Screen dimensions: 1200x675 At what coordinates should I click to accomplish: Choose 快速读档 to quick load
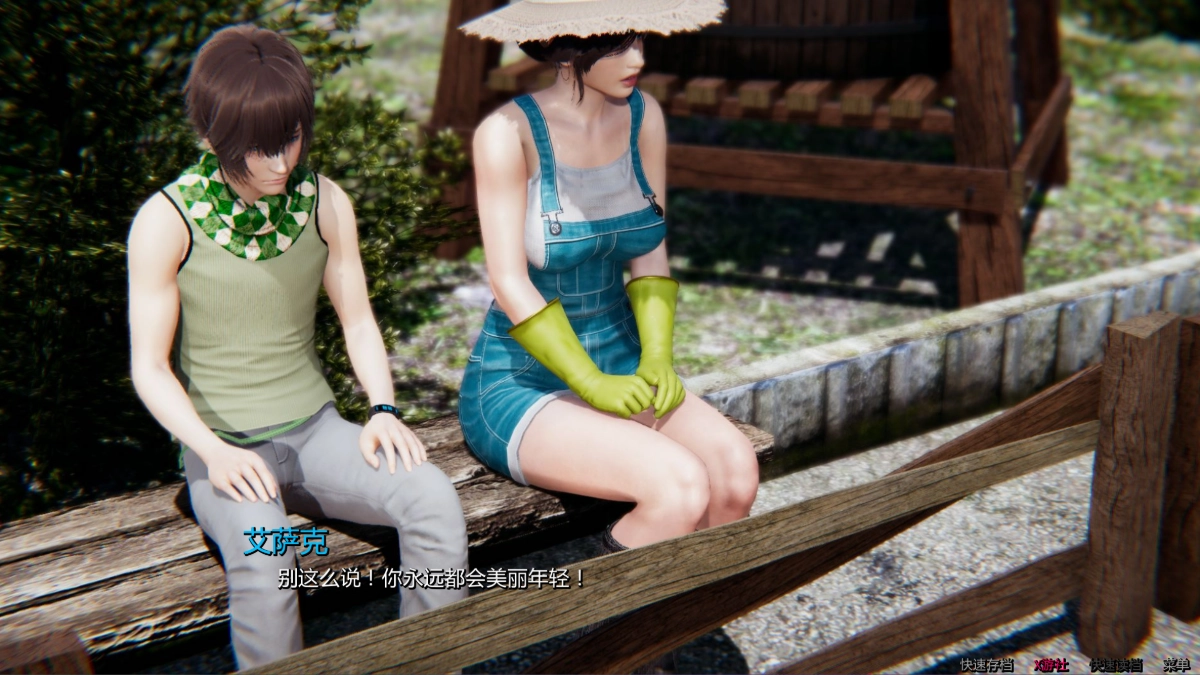[1115, 664]
